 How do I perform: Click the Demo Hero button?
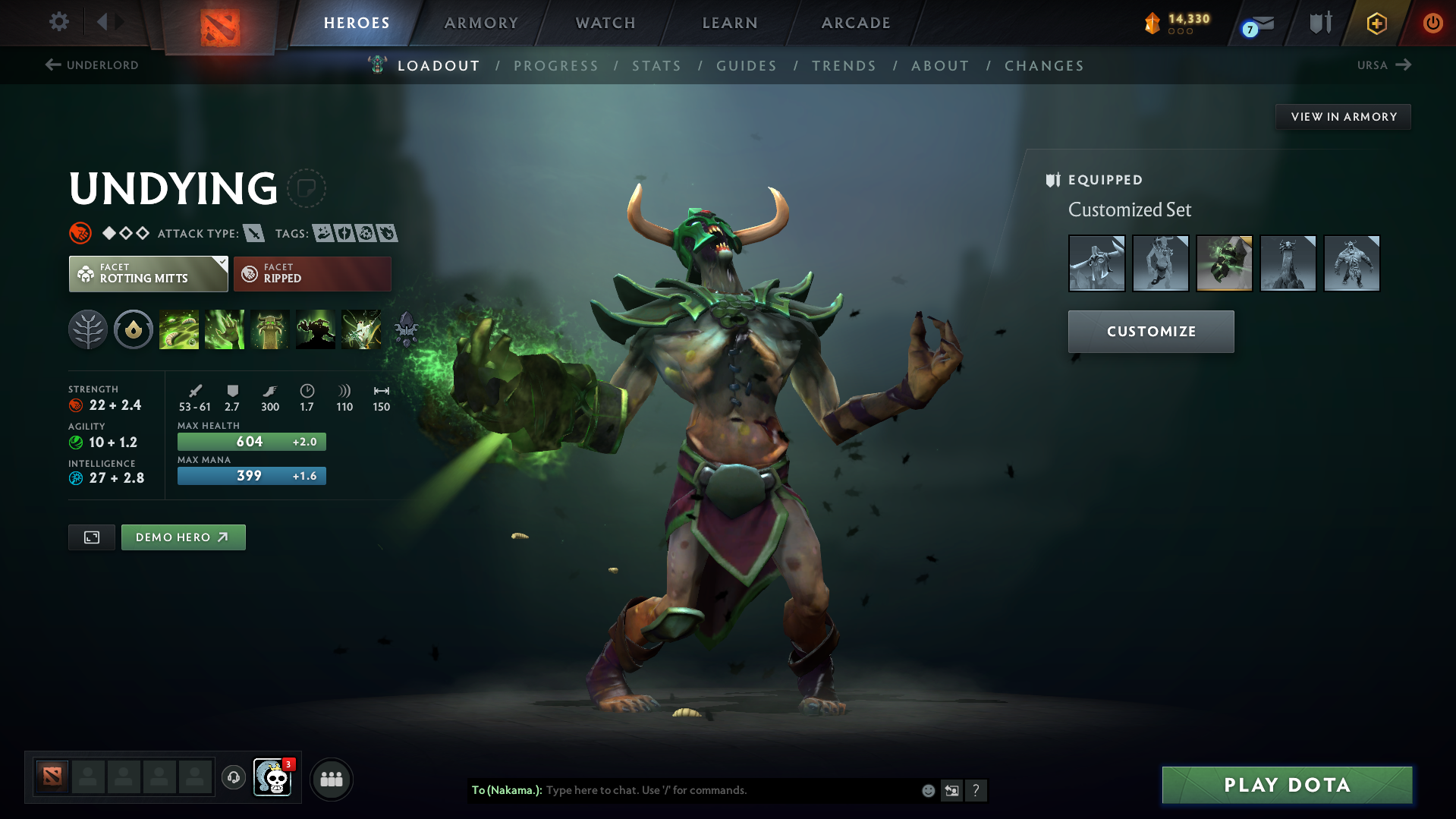point(183,537)
